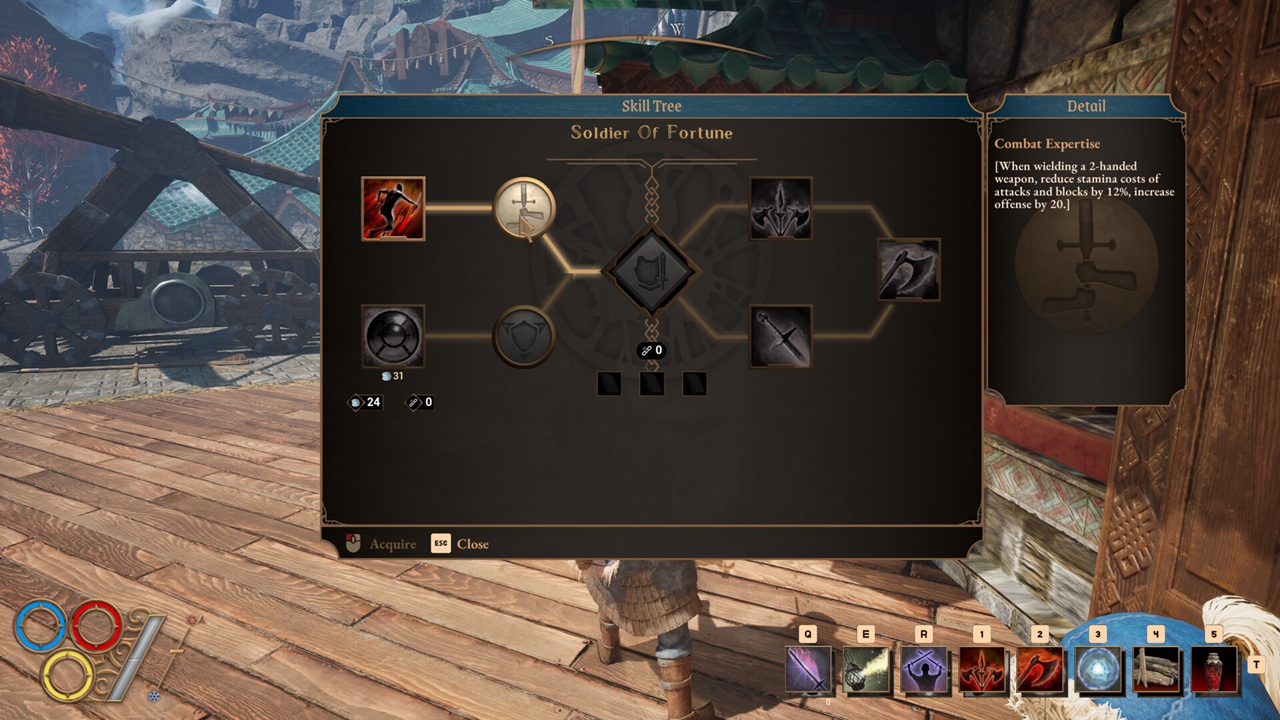Pick the triple axe-and-spear skill node
Viewport: 1280px width, 720px height.
click(781, 208)
